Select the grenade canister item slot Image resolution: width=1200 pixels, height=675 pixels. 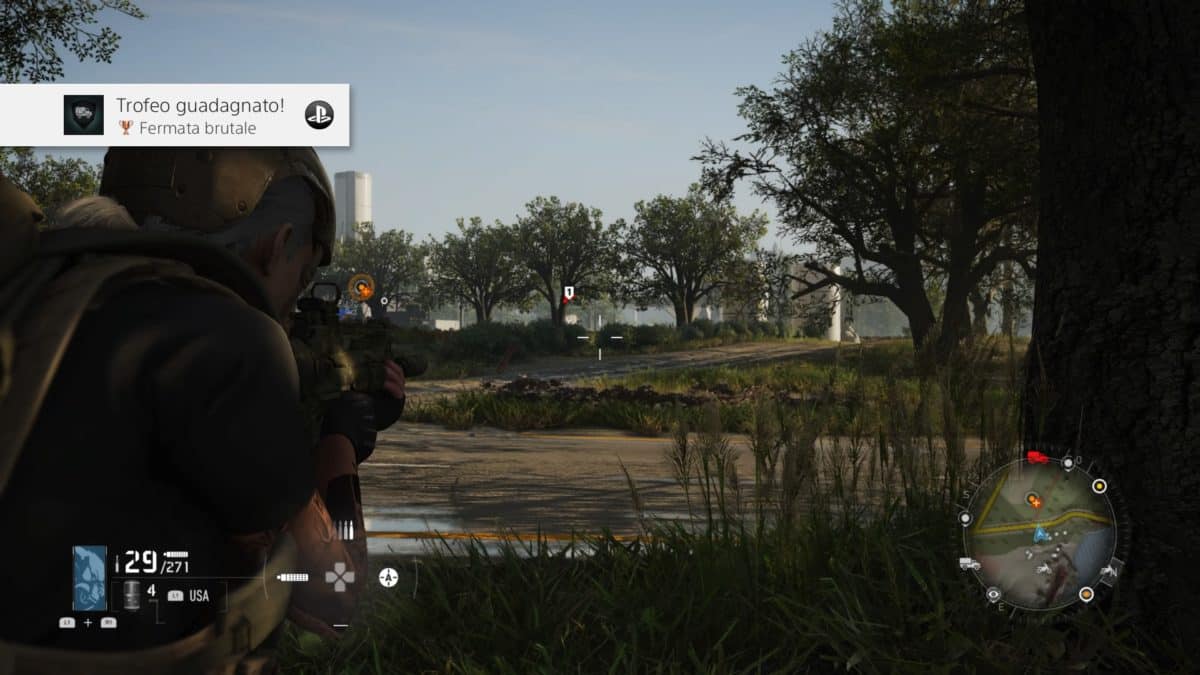(131, 595)
